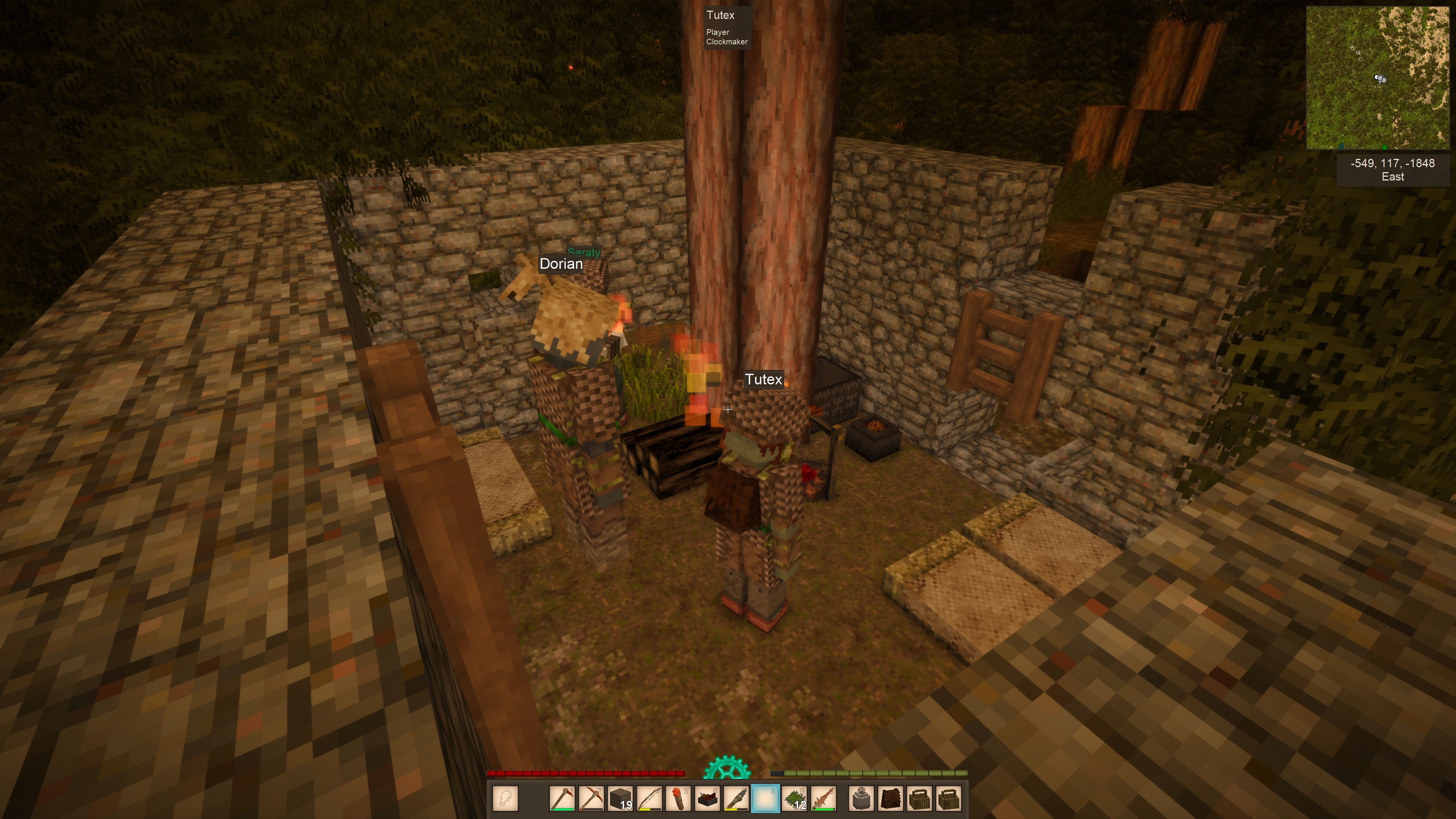1456x819 pixels.
Task: Click the highlighted empty slot 8
Action: (x=765, y=799)
